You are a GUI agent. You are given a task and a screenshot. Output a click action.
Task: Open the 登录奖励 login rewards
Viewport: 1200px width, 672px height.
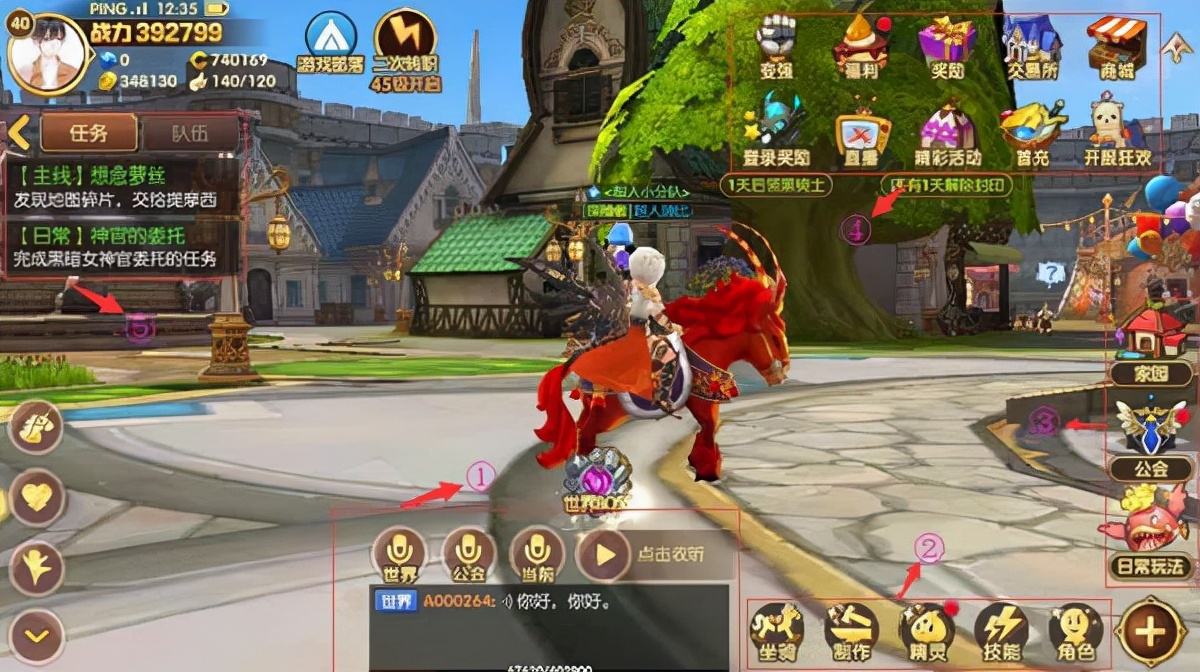coord(776,130)
